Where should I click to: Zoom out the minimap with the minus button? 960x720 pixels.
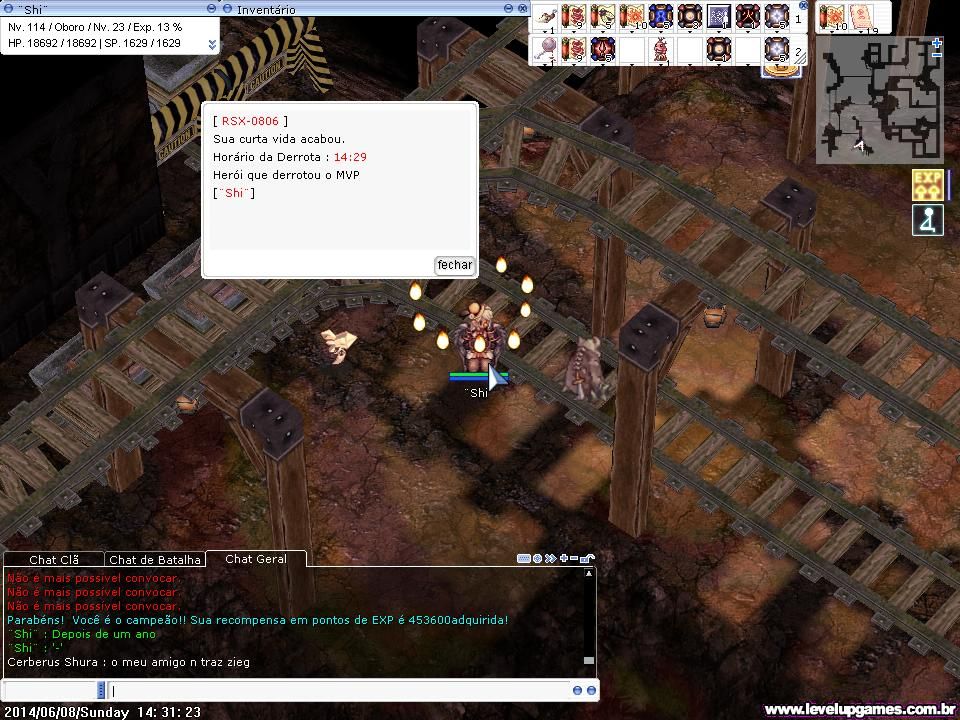coord(936,56)
